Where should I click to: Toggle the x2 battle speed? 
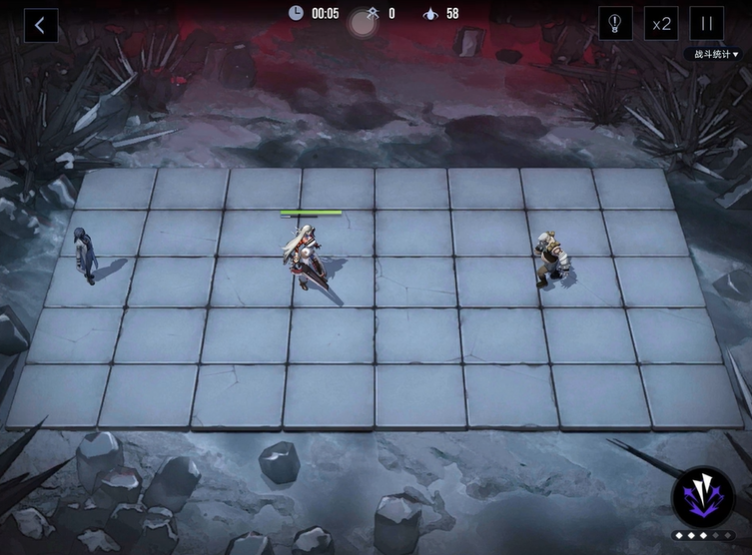pyautogui.click(x=659, y=24)
